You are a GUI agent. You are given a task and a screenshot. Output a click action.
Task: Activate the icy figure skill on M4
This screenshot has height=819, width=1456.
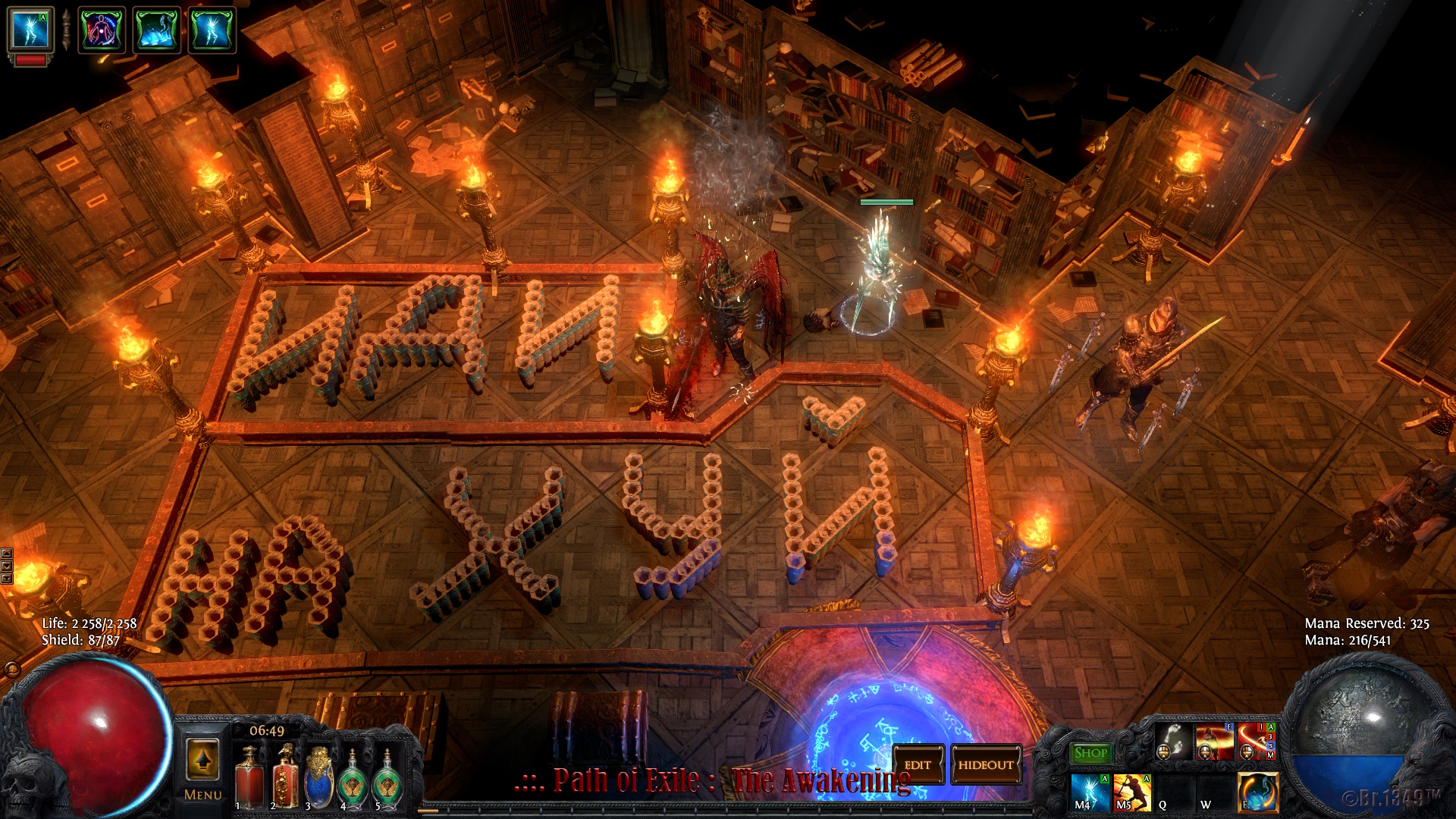(1091, 792)
